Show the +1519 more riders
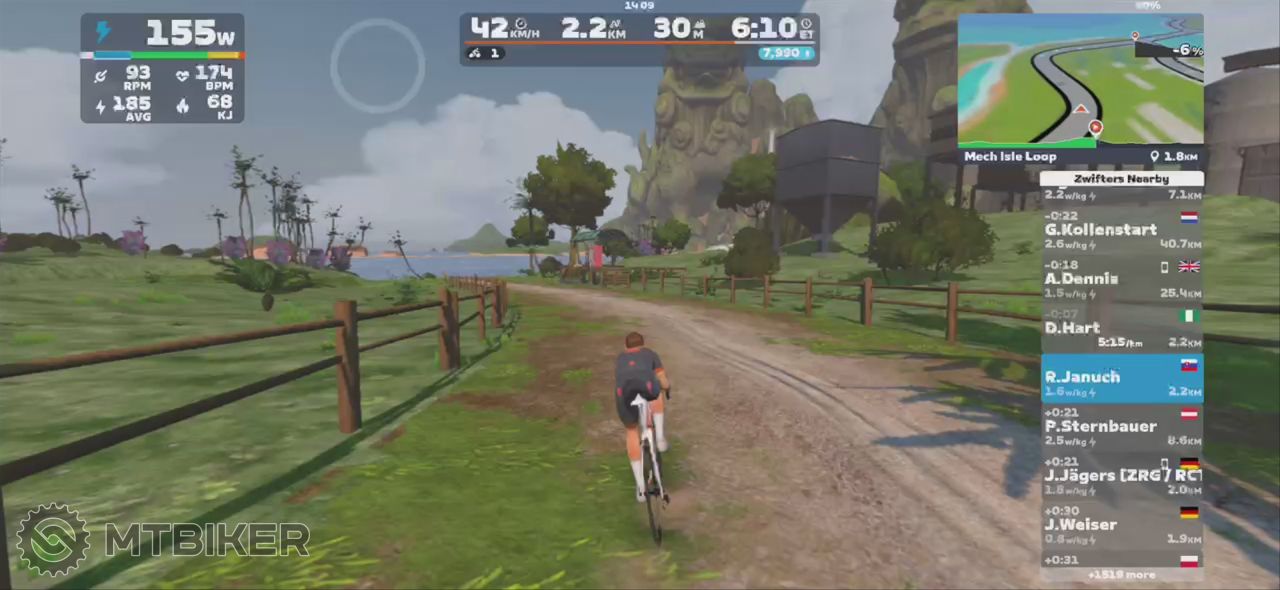1280x590 pixels. pos(1121,575)
